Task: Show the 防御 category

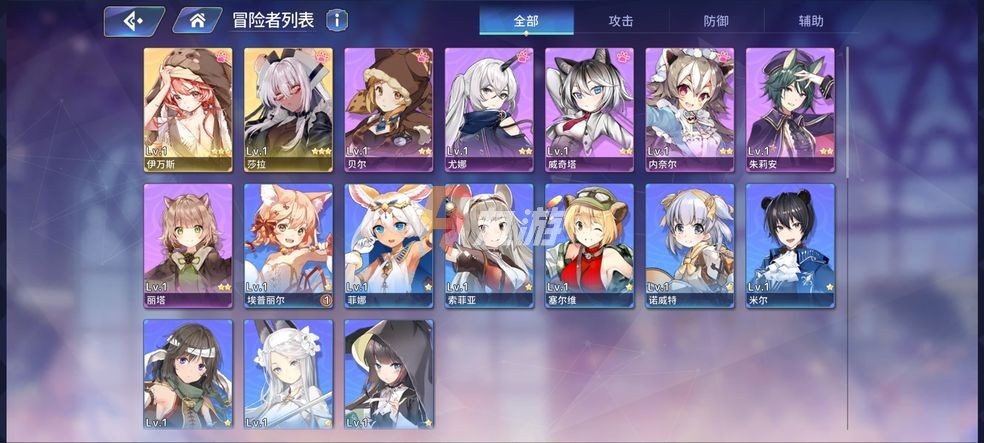Action: [x=716, y=20]
